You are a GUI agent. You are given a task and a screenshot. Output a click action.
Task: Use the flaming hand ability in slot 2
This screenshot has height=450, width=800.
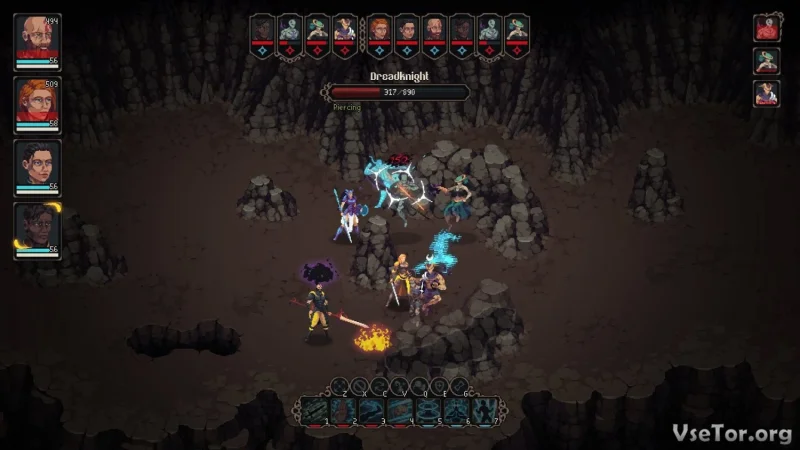[342, 409]
